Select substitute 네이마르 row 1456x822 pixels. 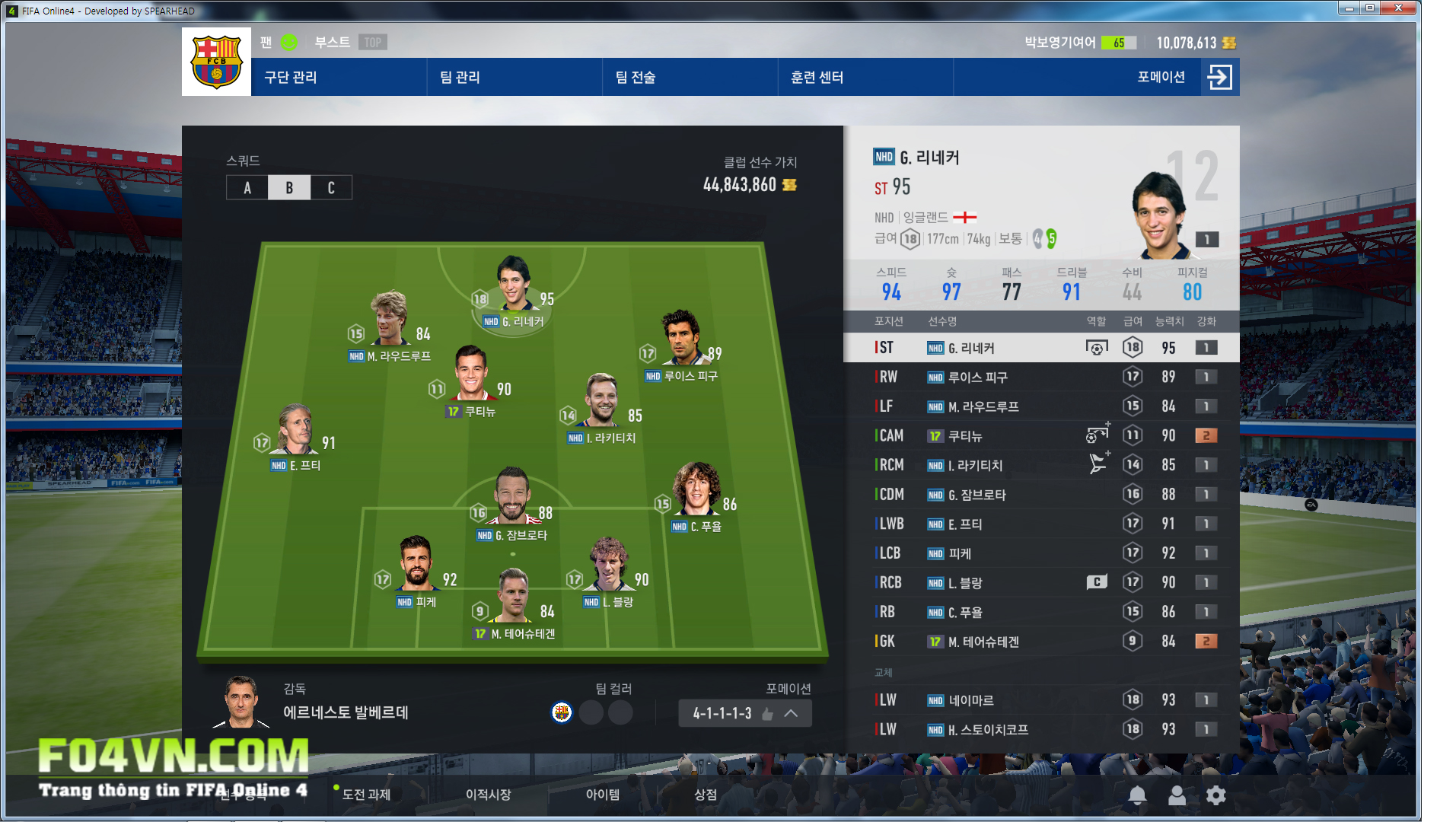[1041, 700]
